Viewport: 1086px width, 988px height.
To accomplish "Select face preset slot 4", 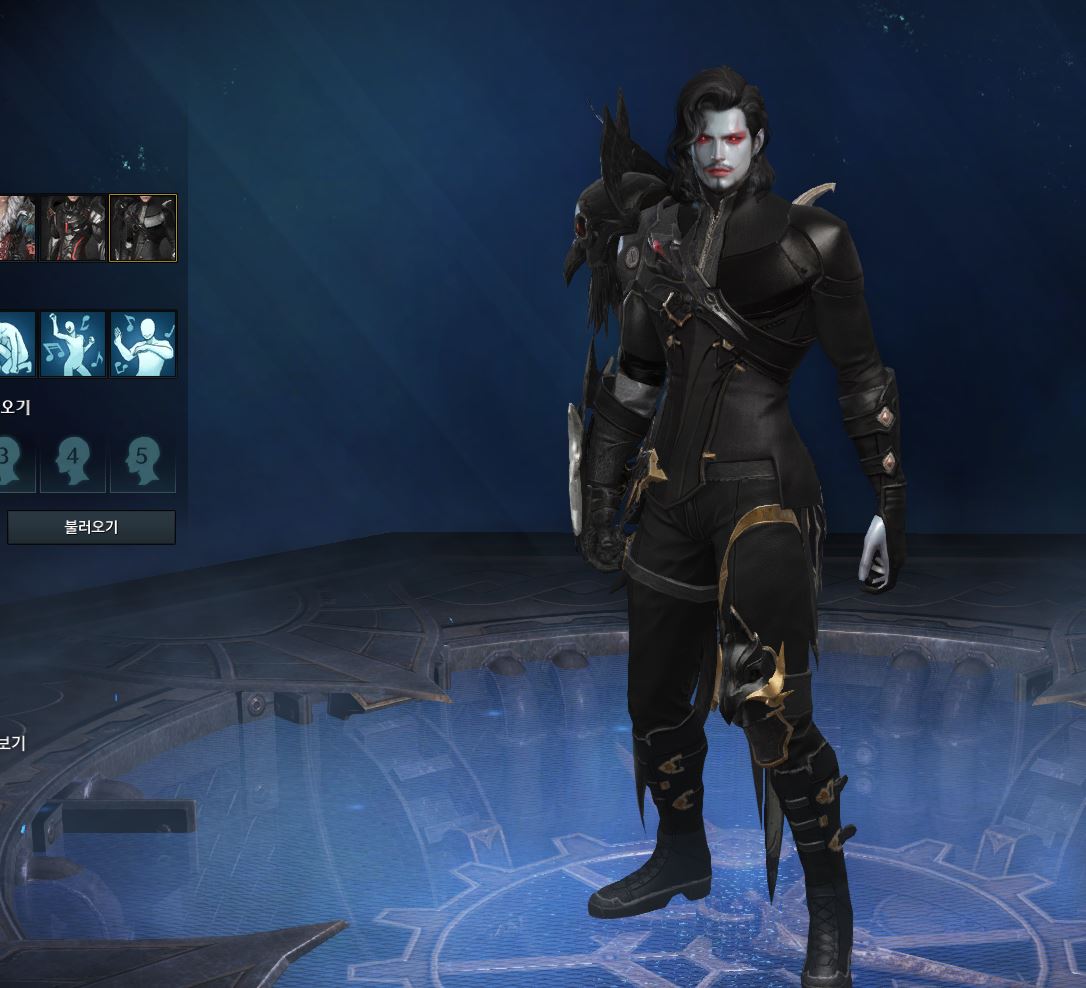I will coord(73,461).
